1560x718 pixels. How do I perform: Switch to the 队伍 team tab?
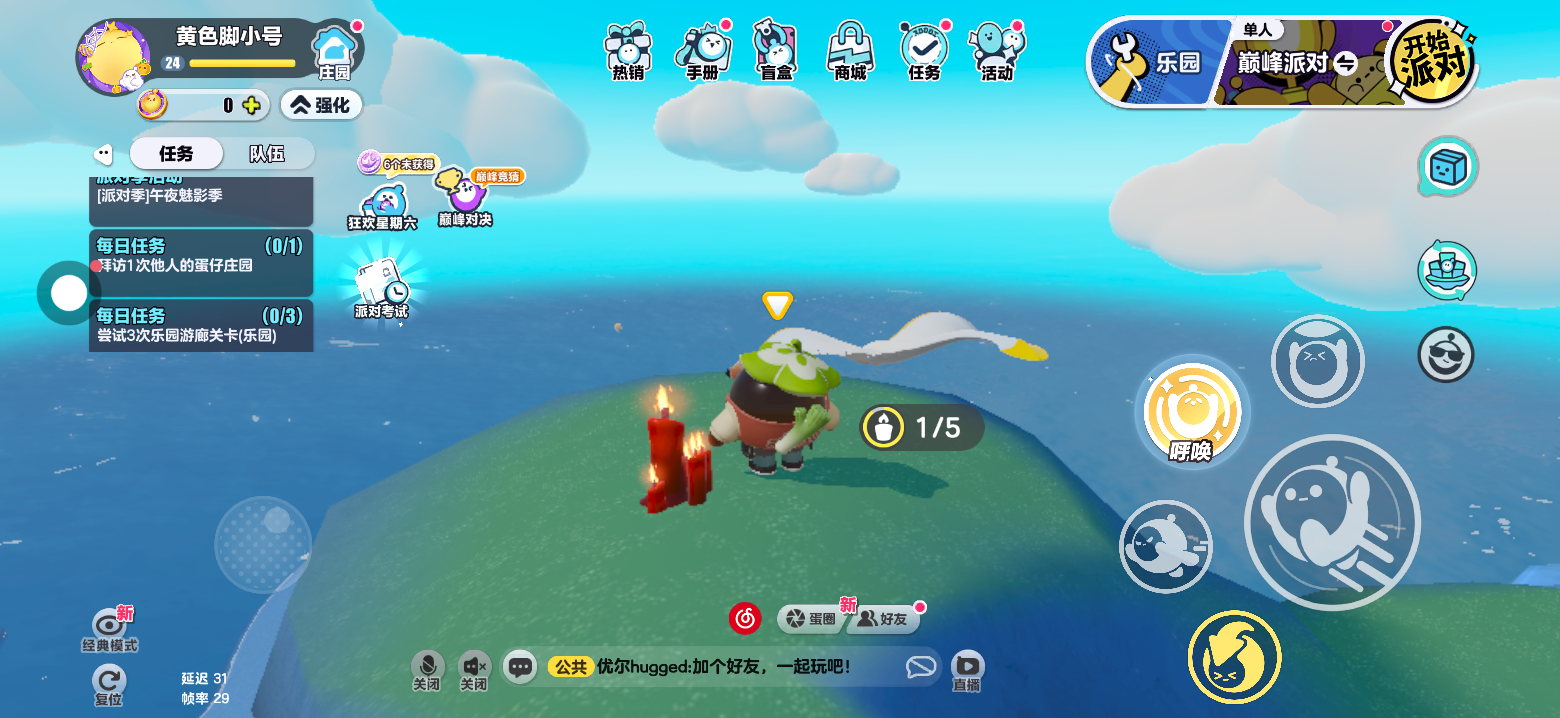click(x=267, y=154)
